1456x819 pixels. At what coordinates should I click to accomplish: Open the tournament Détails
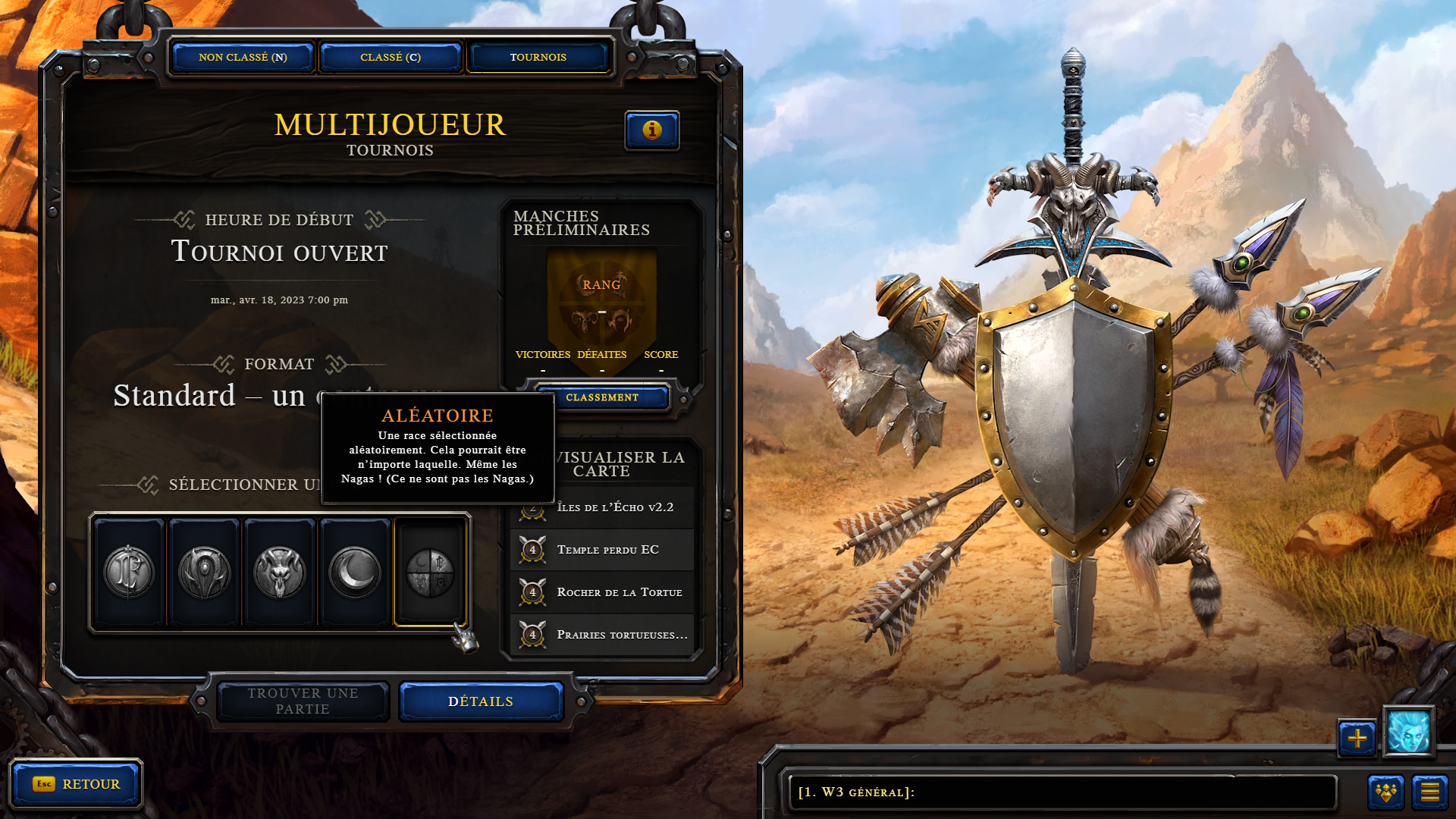coord(481,701)
